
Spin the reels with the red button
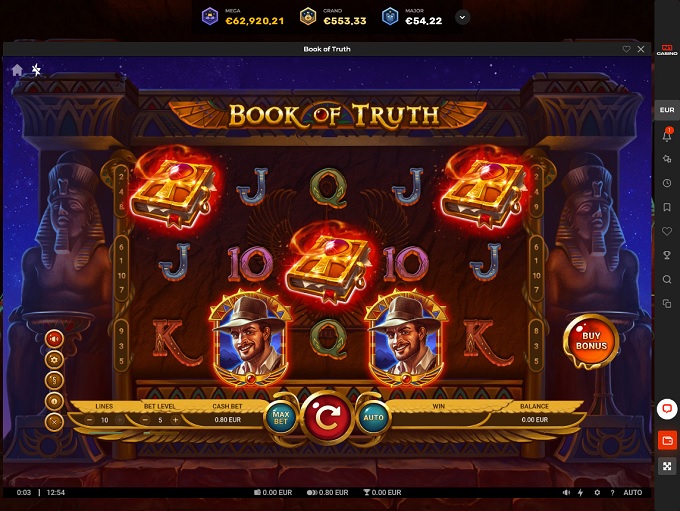pos(325,417)
